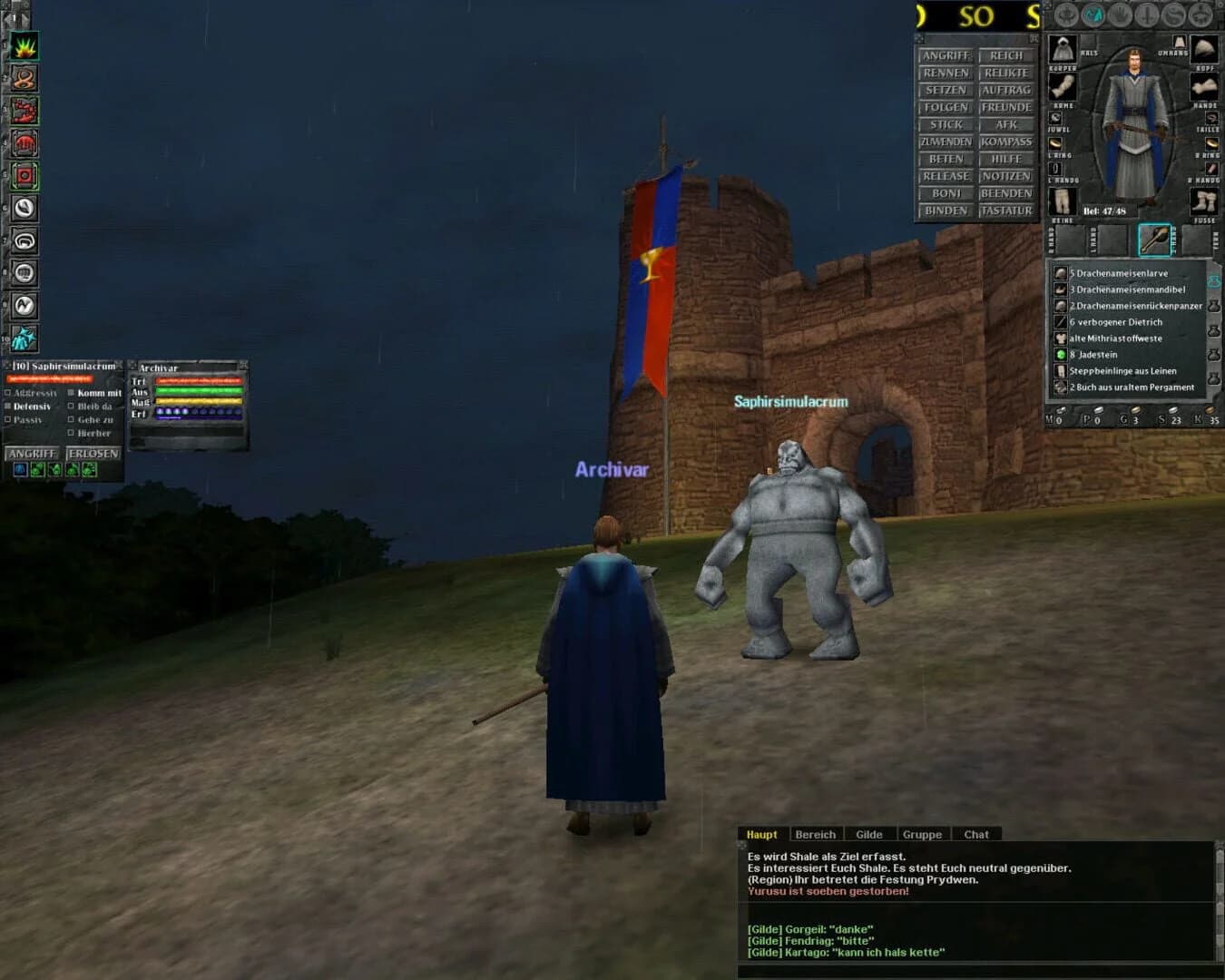Viewport: 1225px width, 980px height.
Task: Click the green Jadestein item icon in inventory
Action: click(1060, 354)
